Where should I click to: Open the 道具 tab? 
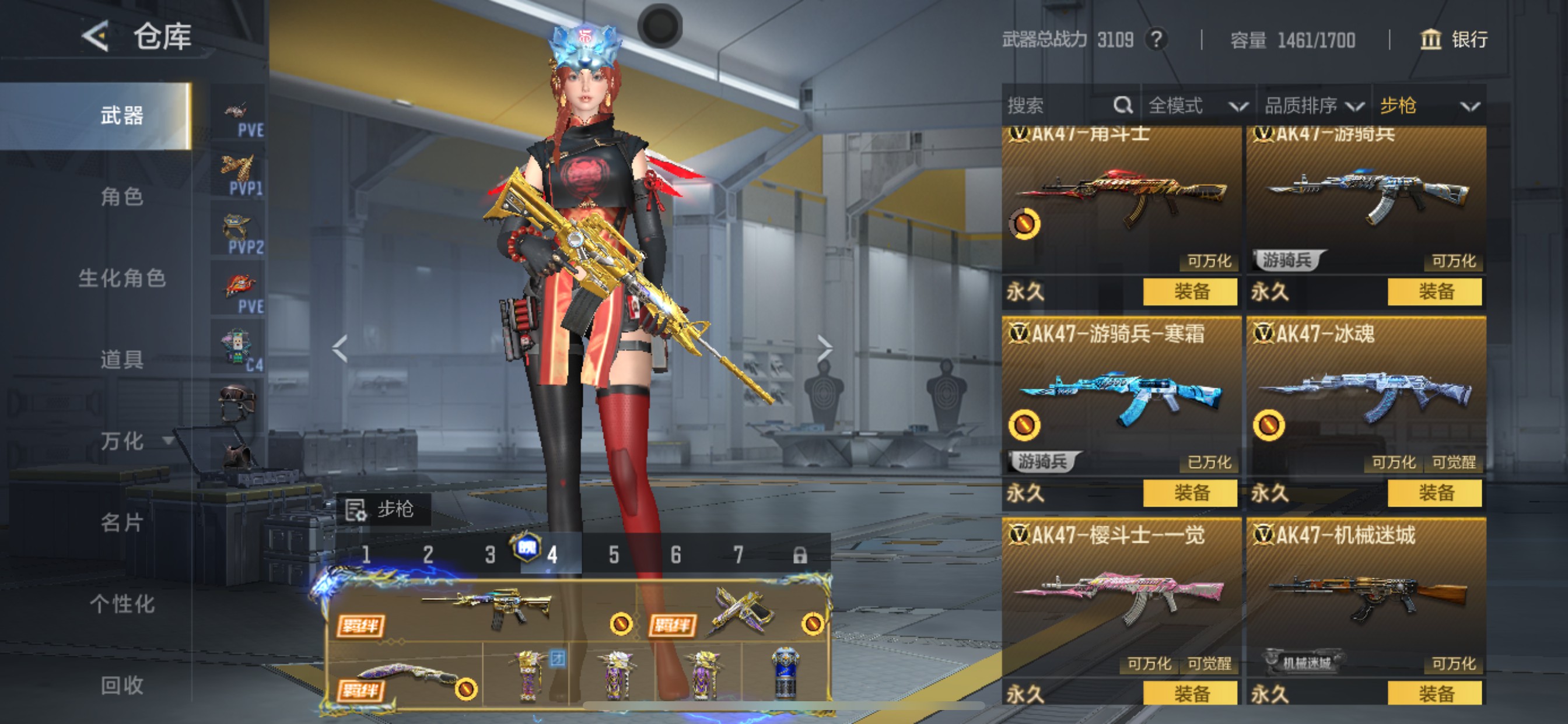coord(122,359)
